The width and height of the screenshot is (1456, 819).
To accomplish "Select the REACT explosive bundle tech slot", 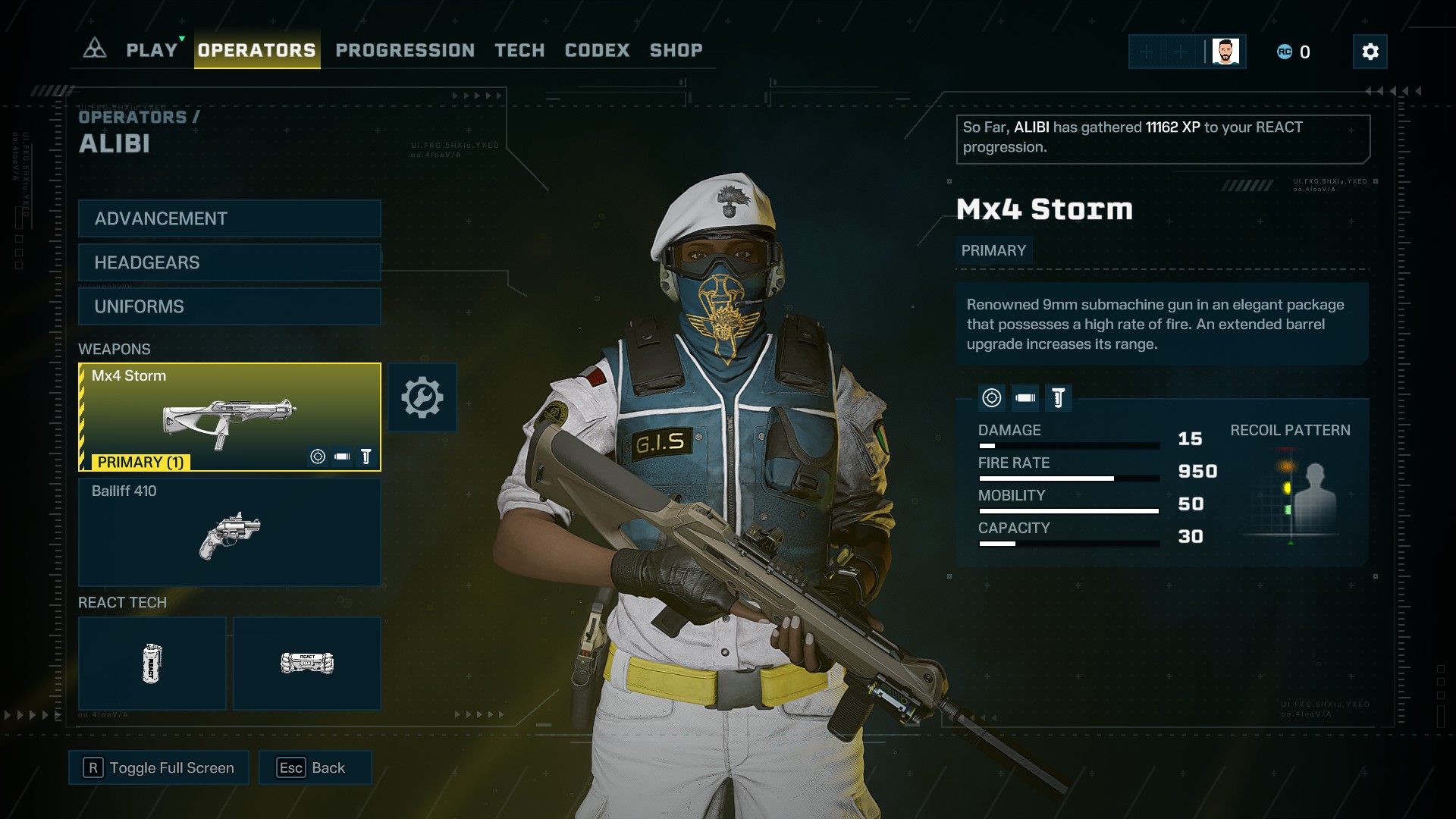I will [306, 664].
